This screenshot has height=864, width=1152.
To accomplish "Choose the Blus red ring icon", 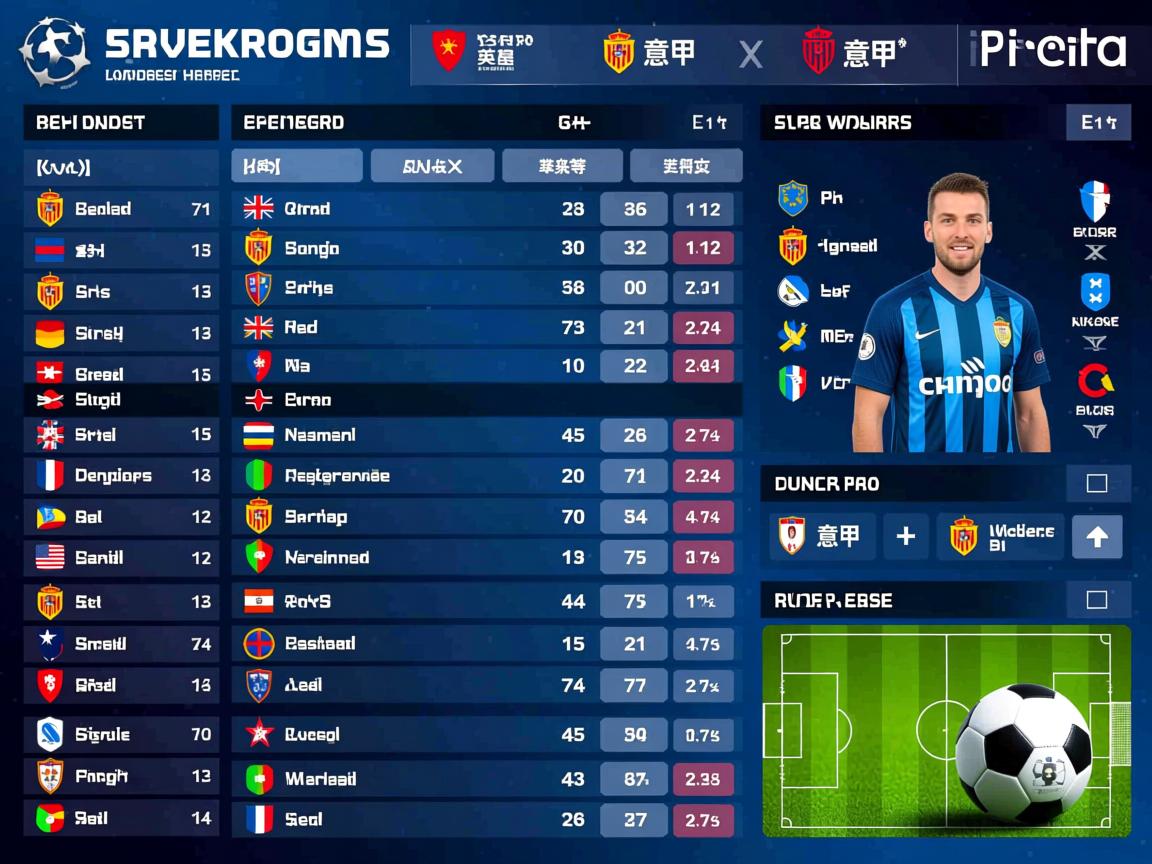I will [1095, 382].
